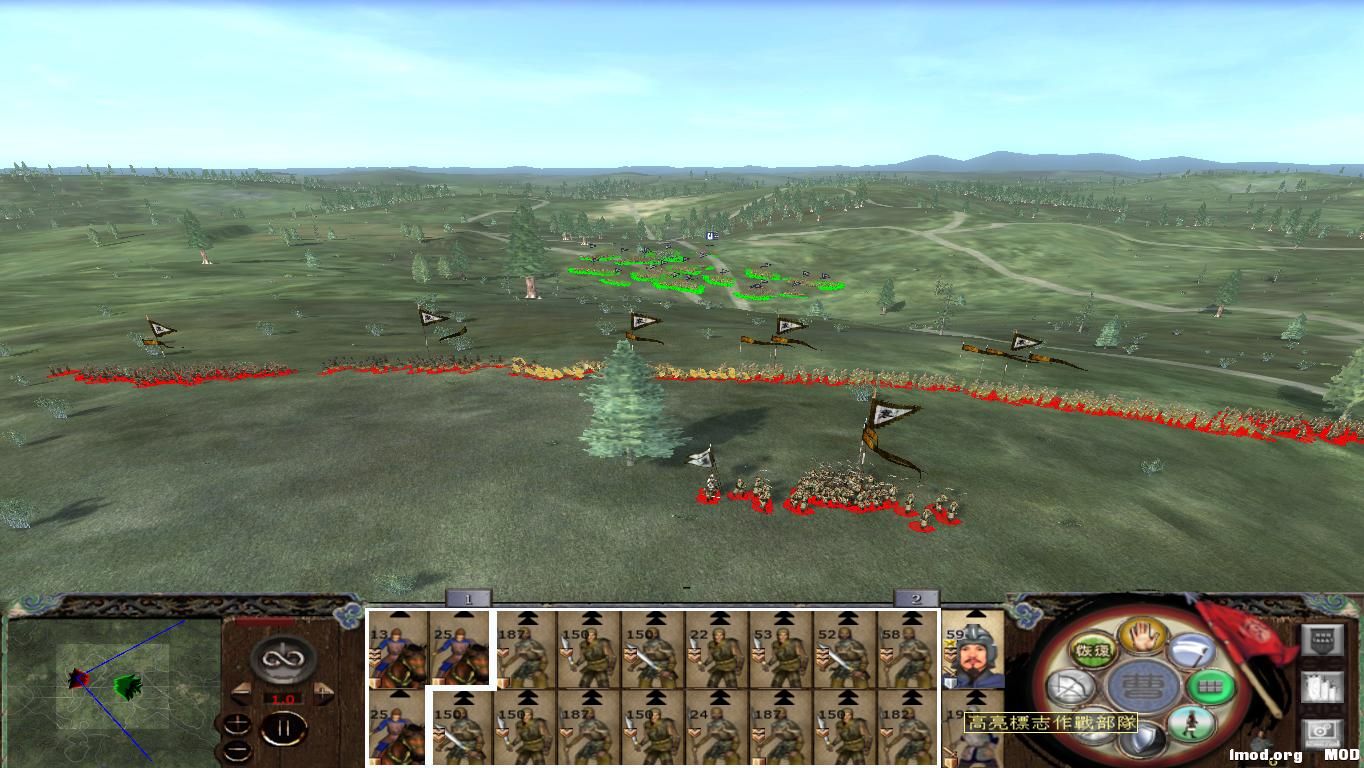Increase battle speed with the right arrow
Screen dimensions: 1364x768
pos(322,694)
